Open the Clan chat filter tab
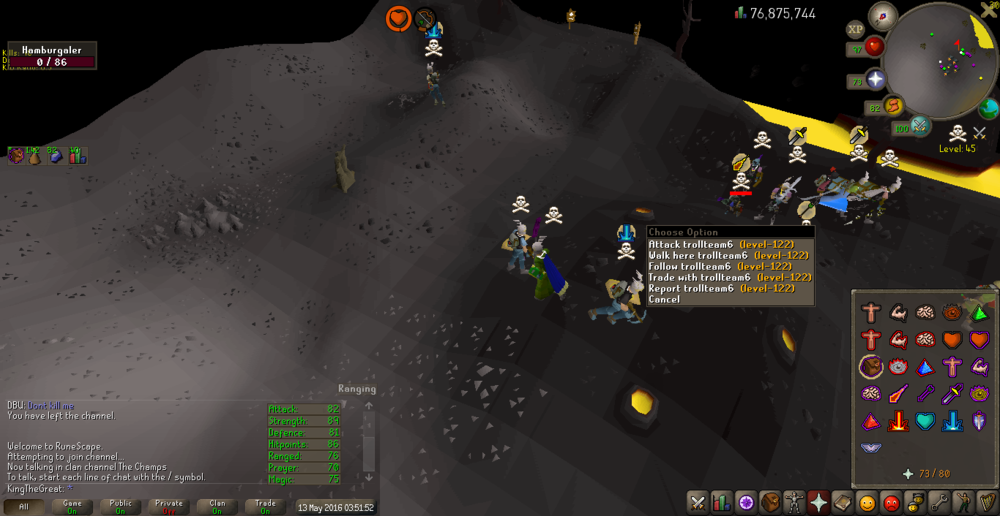 tap(217, 507)
